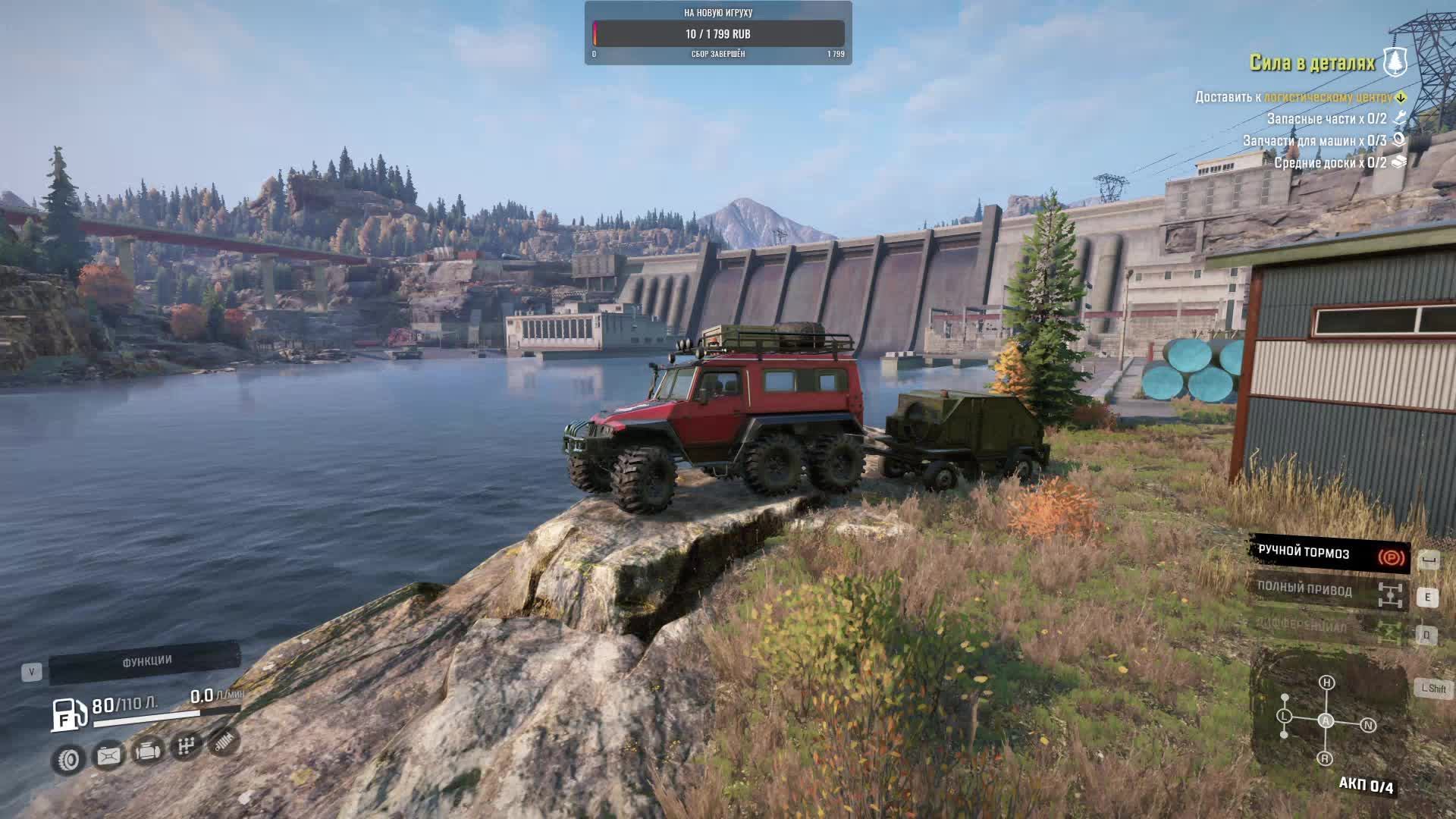Viewport: 1456px width, 819px height.
Task: Select the Запасные части objective line
Action: 1327,118
